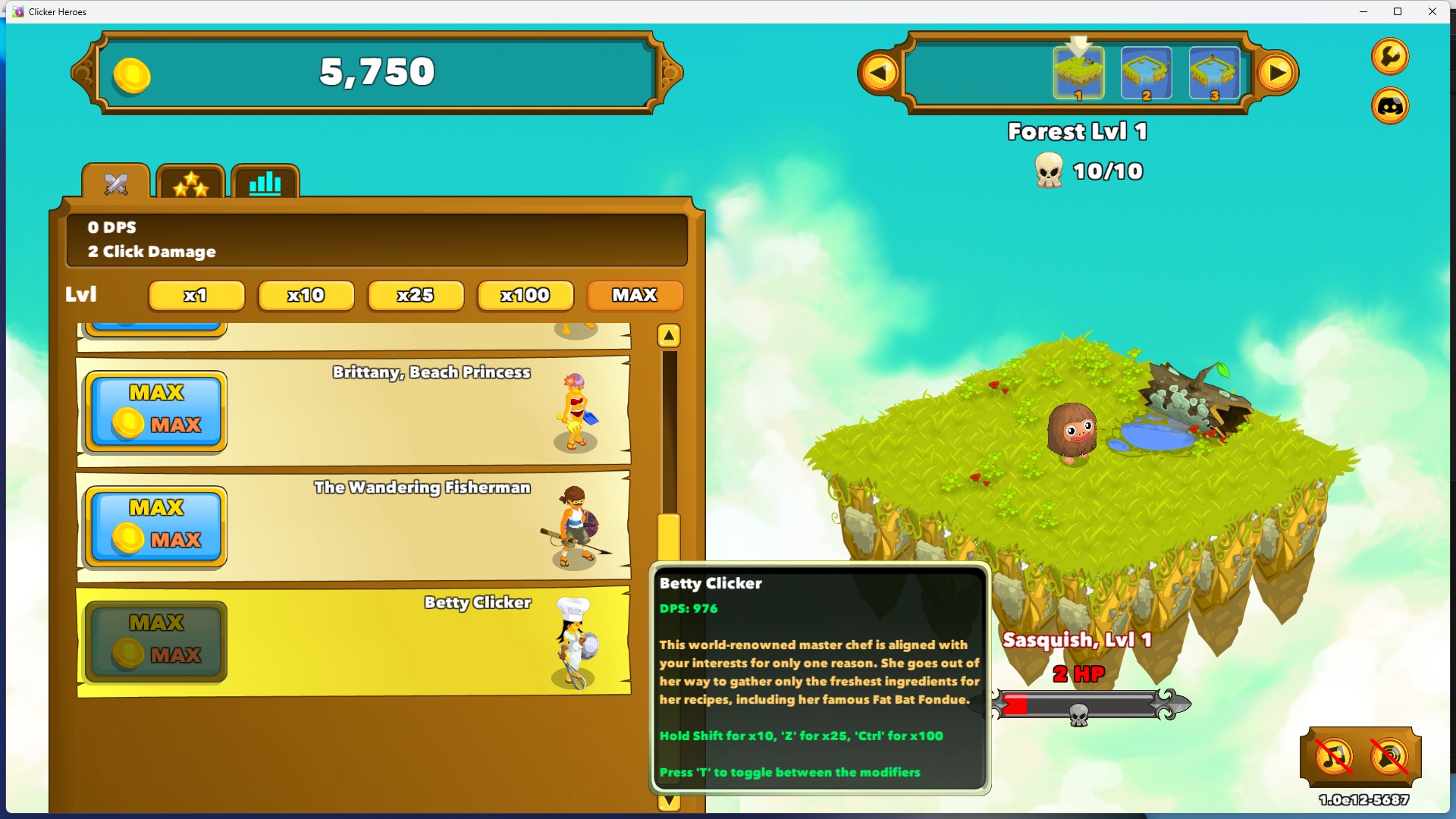Open the crossed swords heroes tab
Image resolution: width=1456 pixels, height=819 pixels.
coord(116,183)
